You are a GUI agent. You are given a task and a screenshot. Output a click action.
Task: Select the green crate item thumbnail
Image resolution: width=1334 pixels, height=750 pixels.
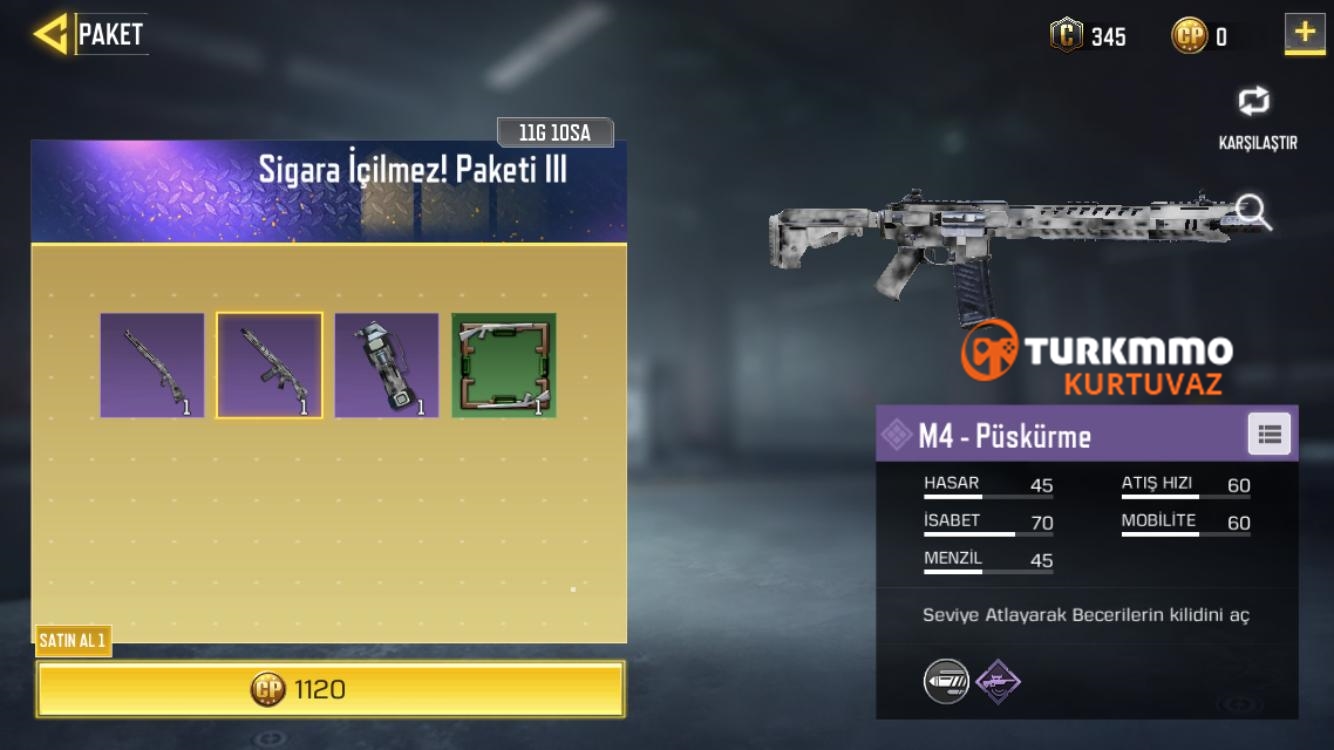click(x=505, y=366)
